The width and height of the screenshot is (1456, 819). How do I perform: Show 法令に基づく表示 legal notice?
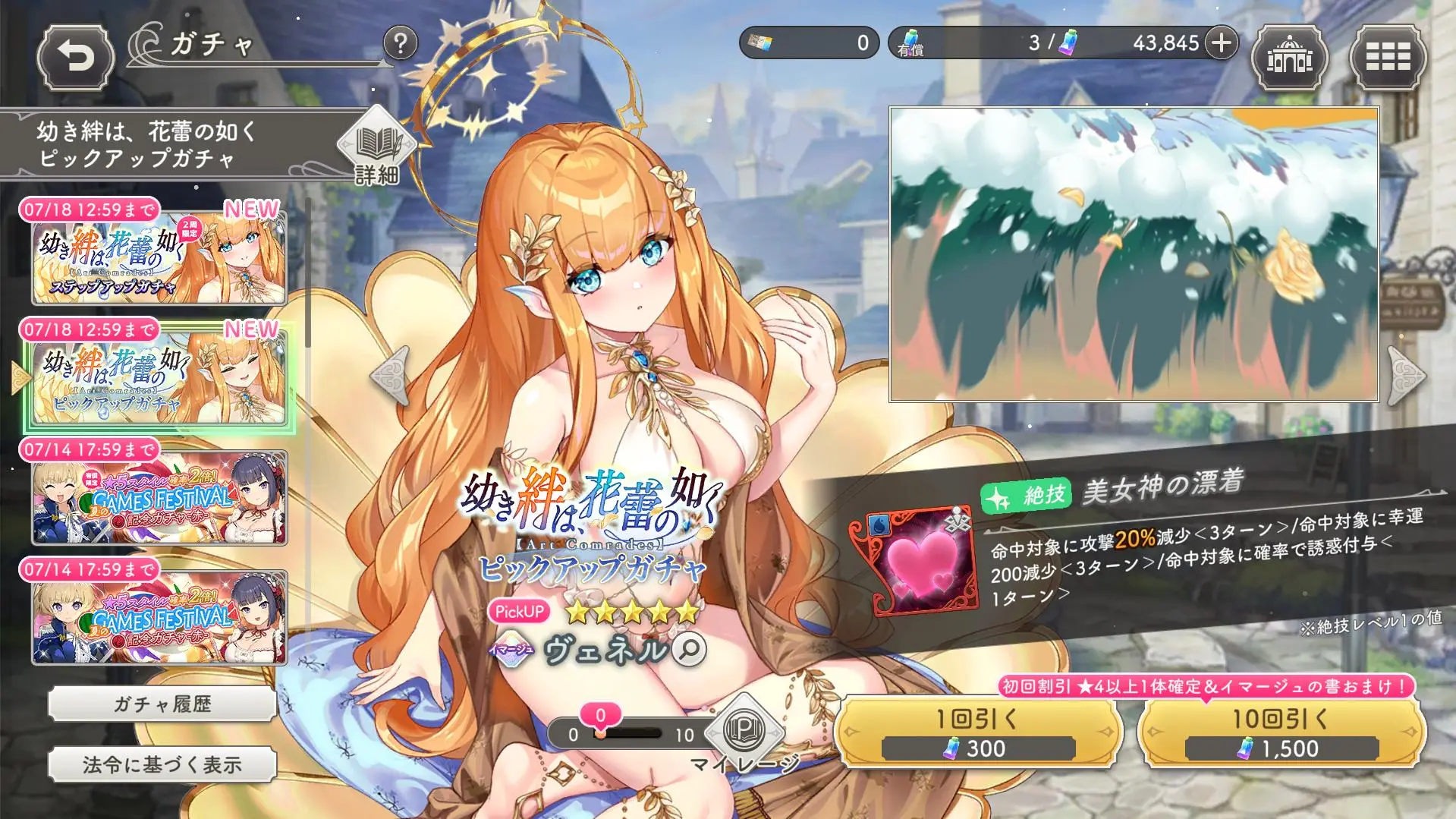(162, 764)
